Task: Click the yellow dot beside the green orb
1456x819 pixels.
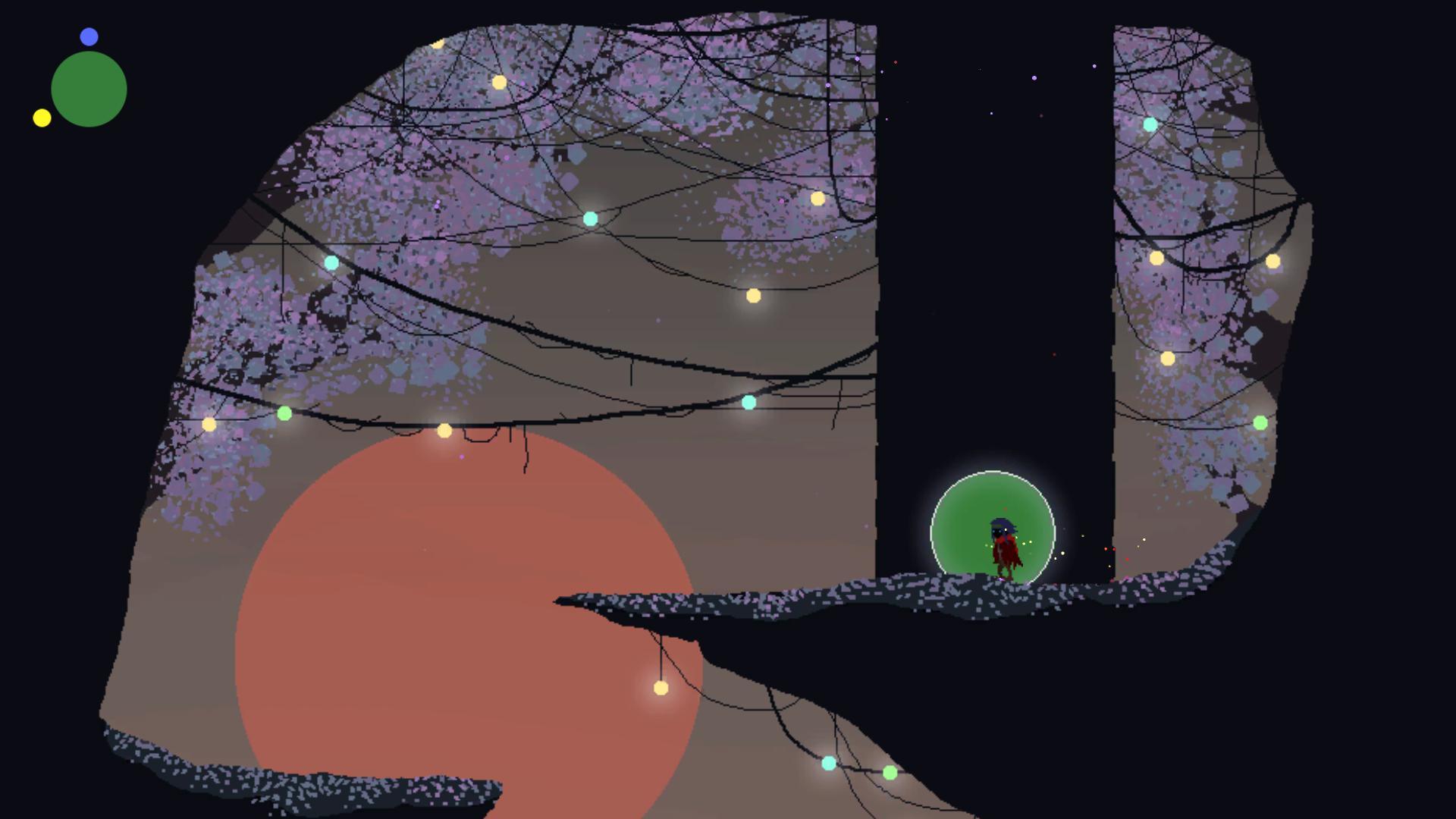Action: [x=42, y=118]
